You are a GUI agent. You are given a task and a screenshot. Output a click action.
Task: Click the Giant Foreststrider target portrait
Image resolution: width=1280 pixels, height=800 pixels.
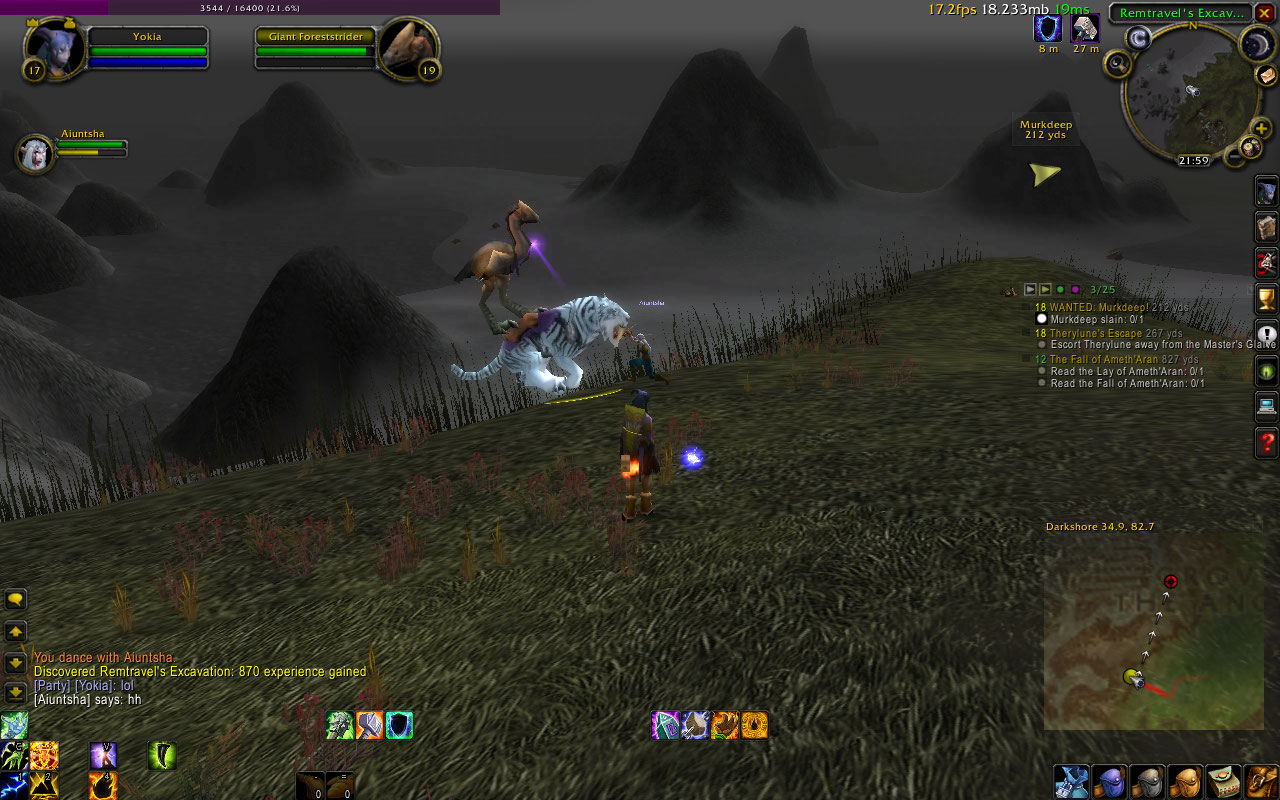(409, 48)
